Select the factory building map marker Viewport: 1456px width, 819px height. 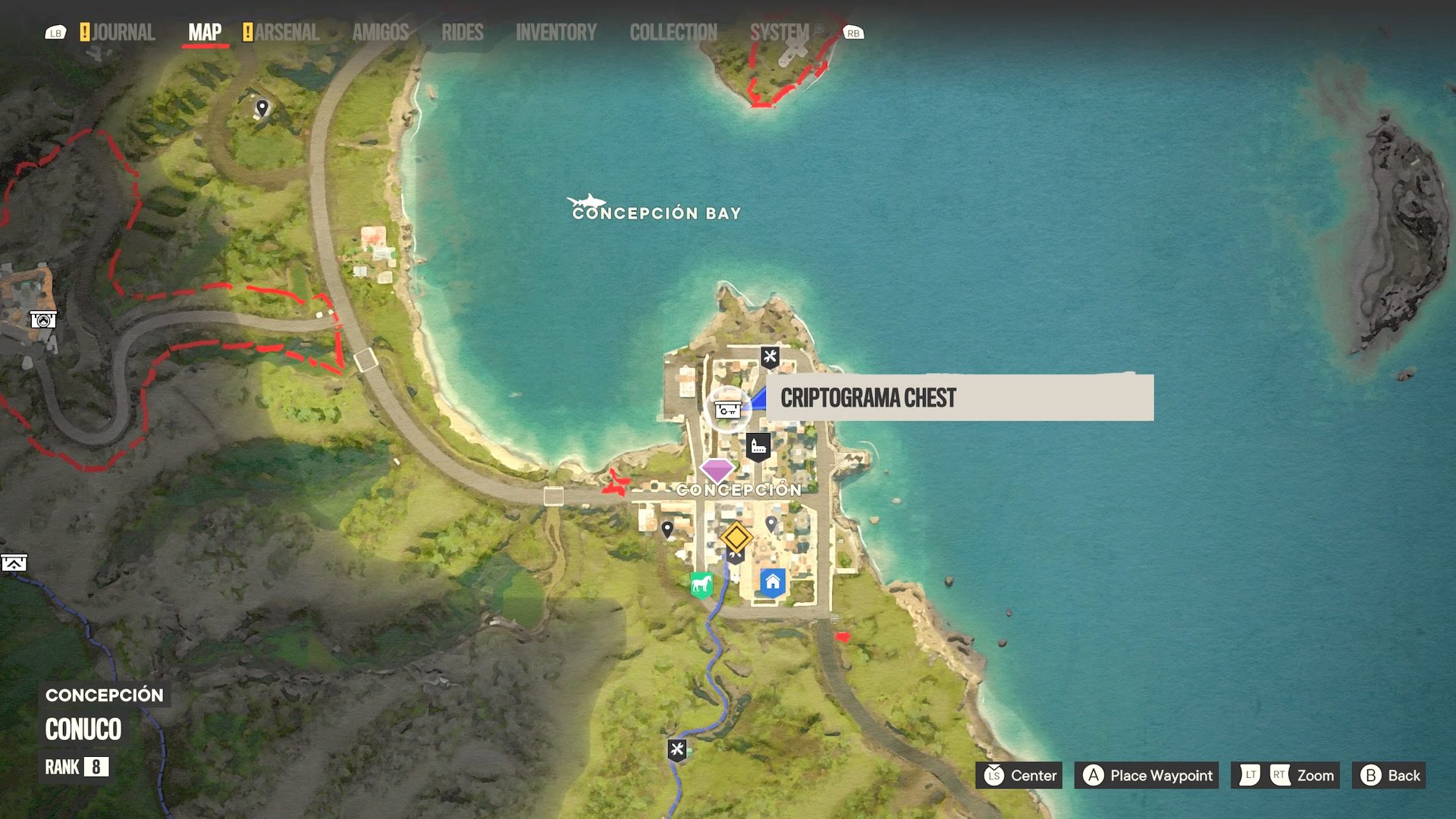pos(758,447)
